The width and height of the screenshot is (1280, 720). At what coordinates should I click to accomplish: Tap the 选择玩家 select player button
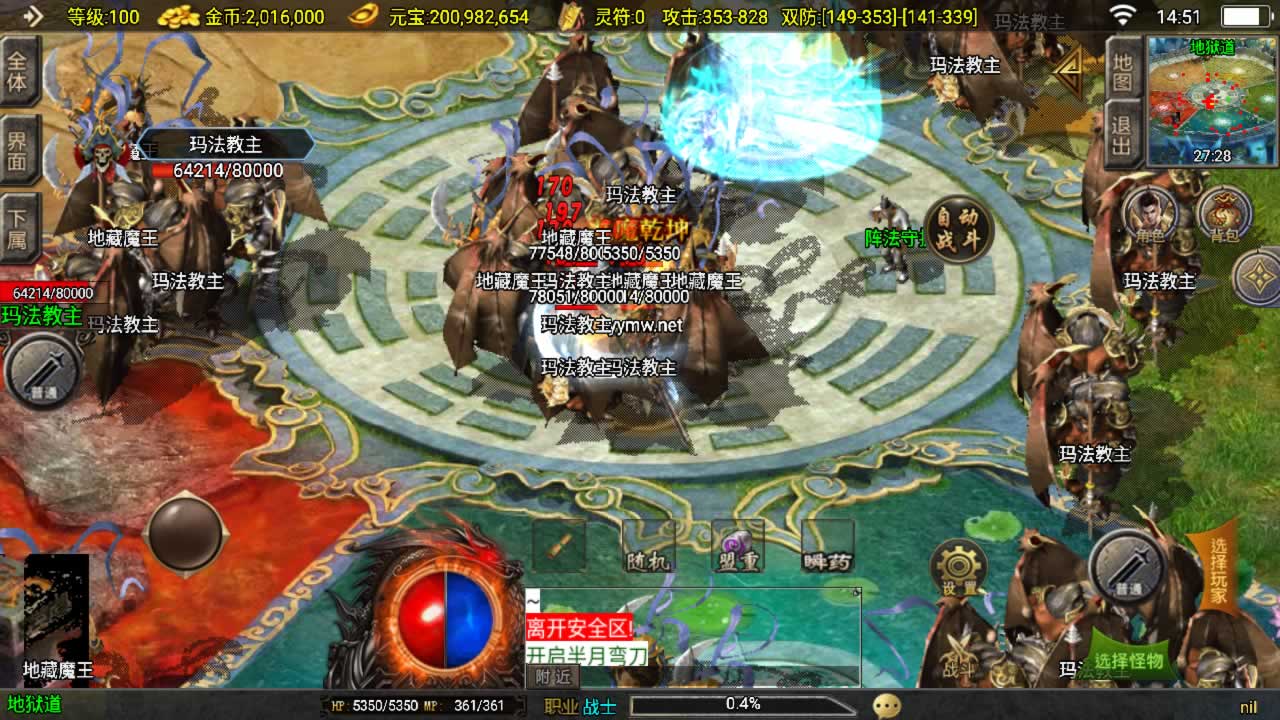click(x=1217, y=571)
